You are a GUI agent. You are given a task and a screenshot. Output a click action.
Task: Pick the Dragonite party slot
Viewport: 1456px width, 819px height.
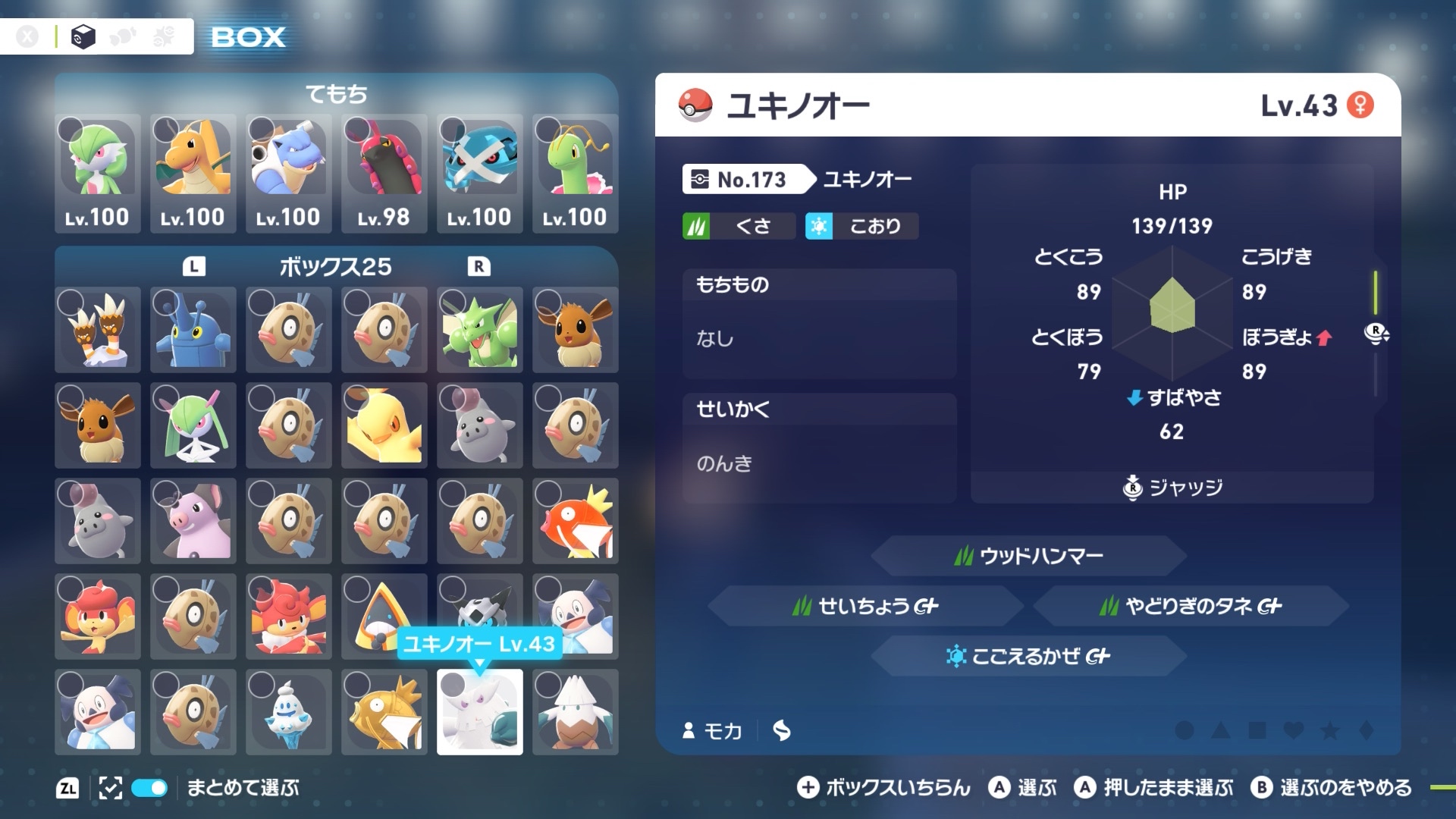pos(193,172)
